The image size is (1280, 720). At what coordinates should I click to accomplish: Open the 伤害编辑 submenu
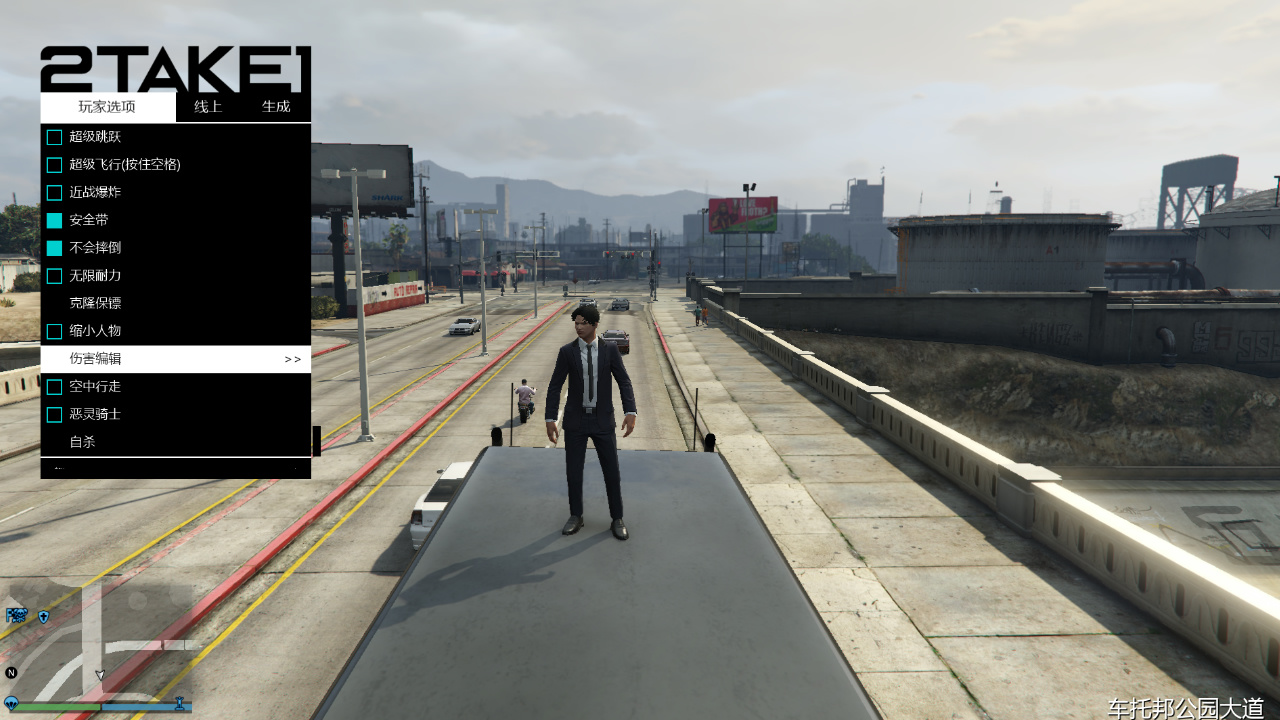tap(175, 359)
